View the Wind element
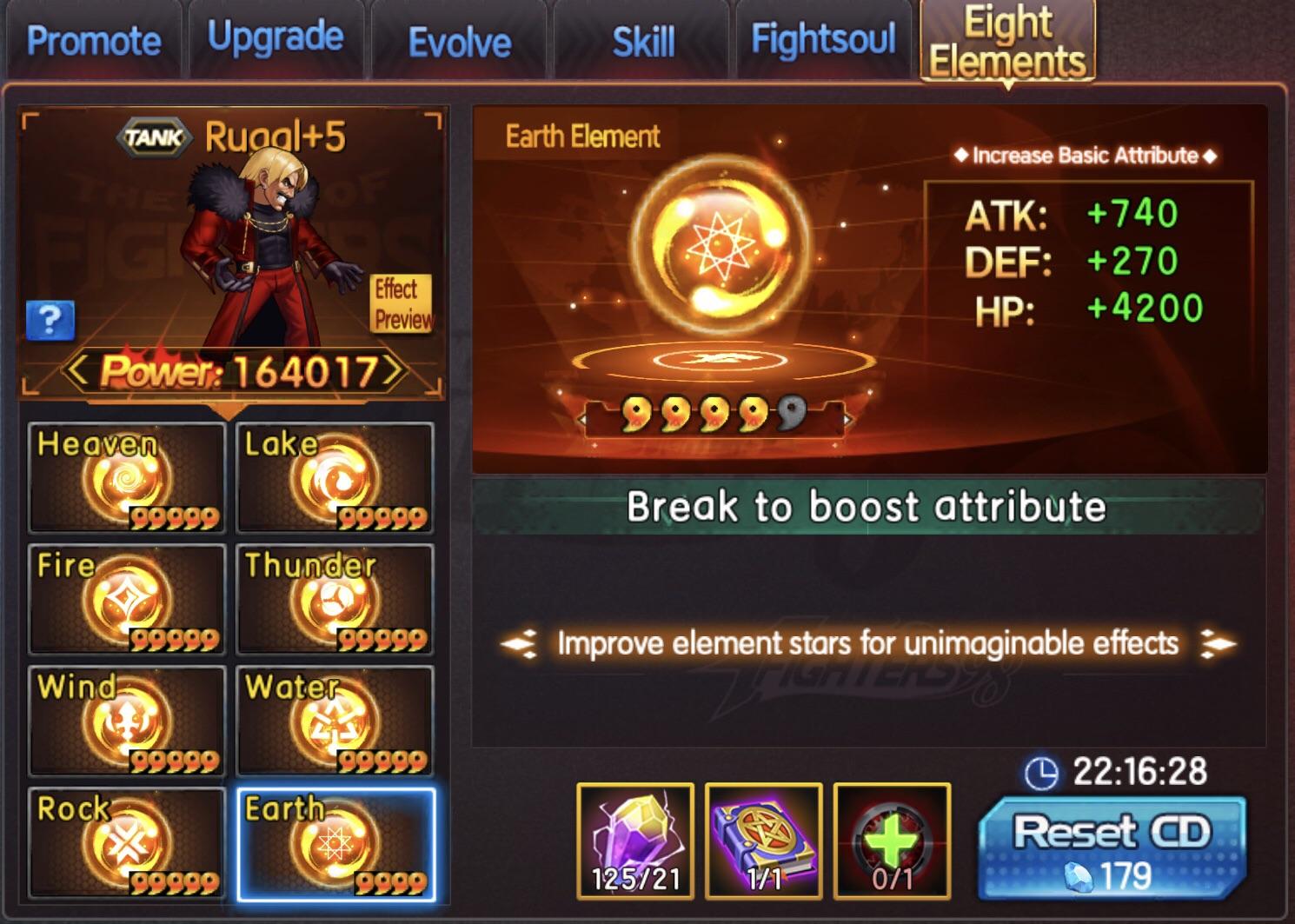This screenshot has height=924, width=1295. coord(126,724)
